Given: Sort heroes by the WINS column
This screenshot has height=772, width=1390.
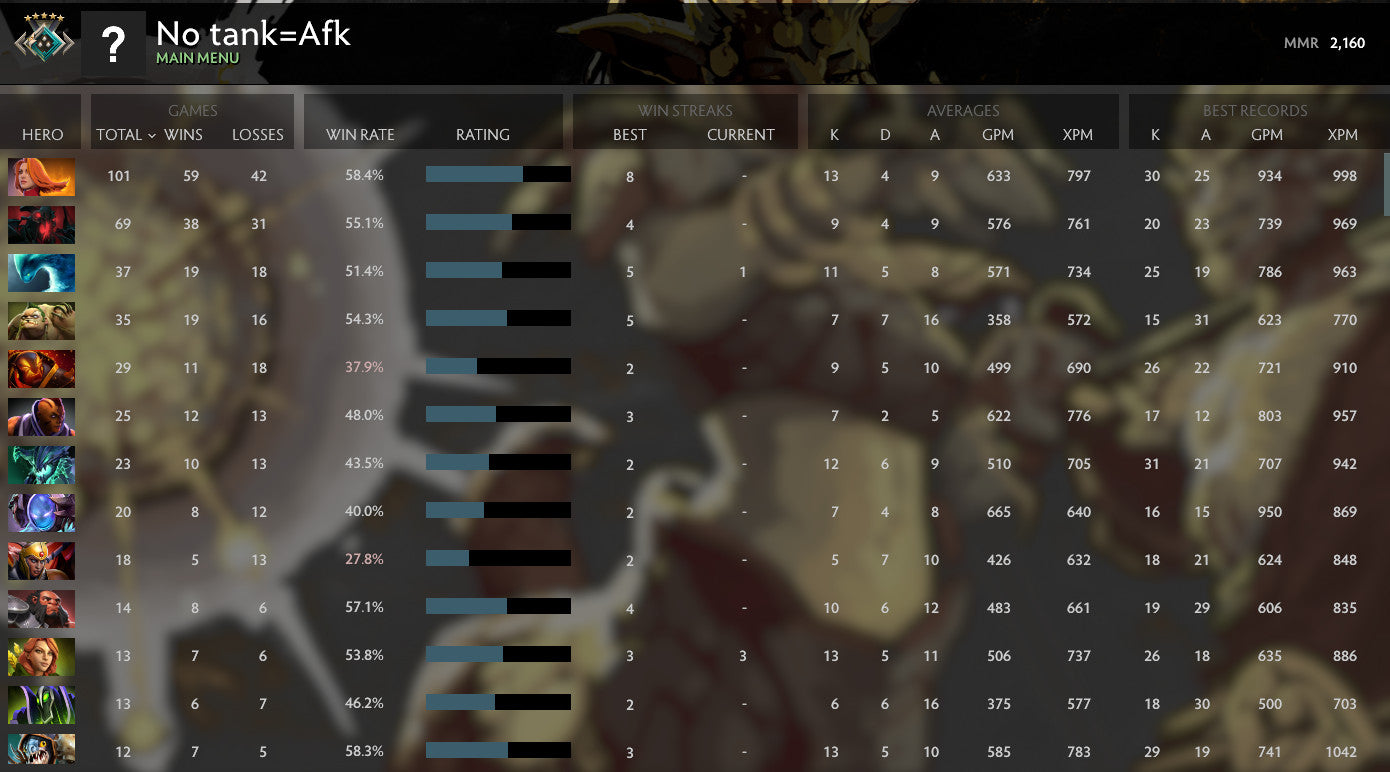Looking at the screenshot, I should (181, 135).
